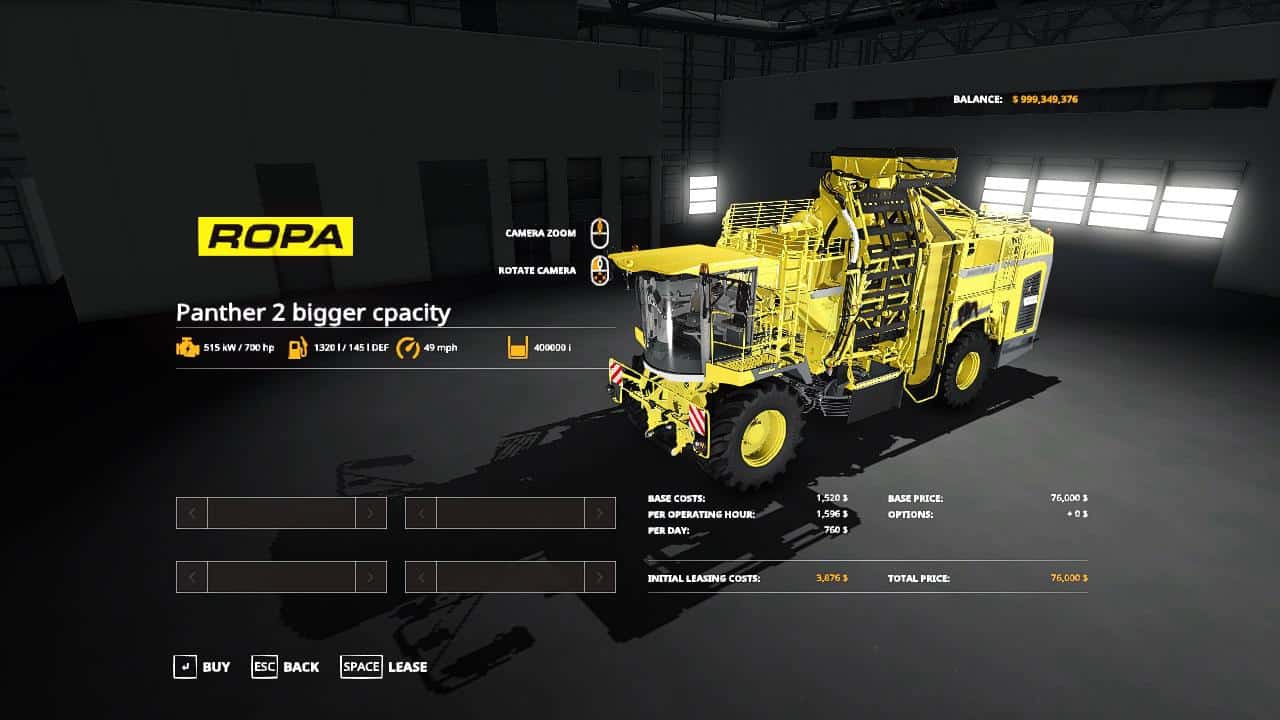
Task: Lease the Ropa Panther 2
Action: pos(385,667)
